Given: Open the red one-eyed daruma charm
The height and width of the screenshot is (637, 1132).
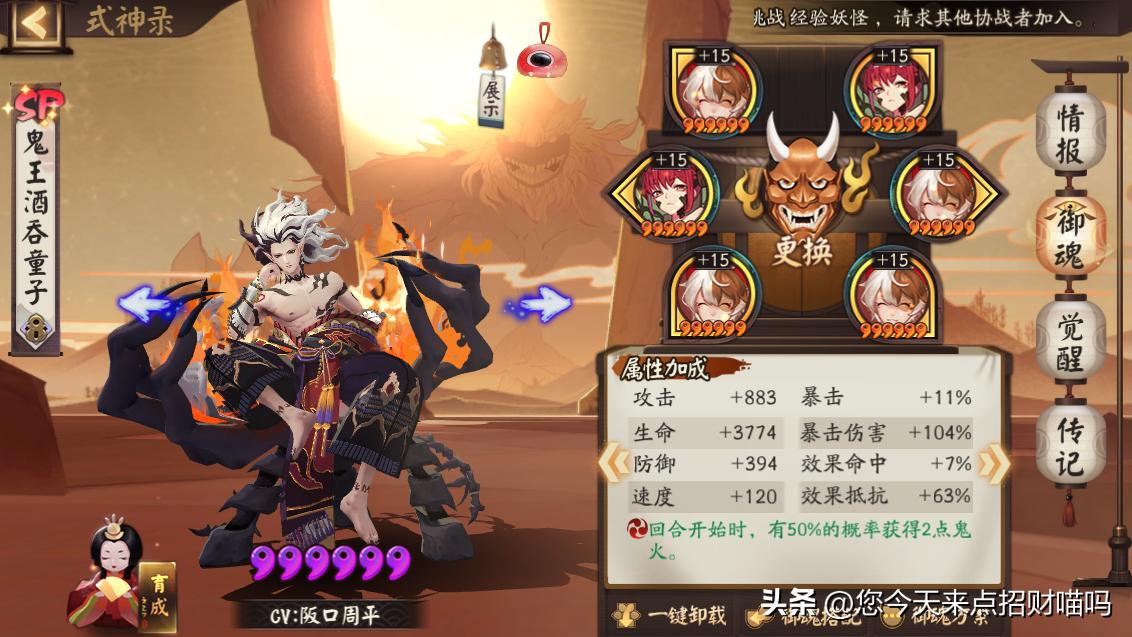Looking at the screenshot, I should click(543, 58).
